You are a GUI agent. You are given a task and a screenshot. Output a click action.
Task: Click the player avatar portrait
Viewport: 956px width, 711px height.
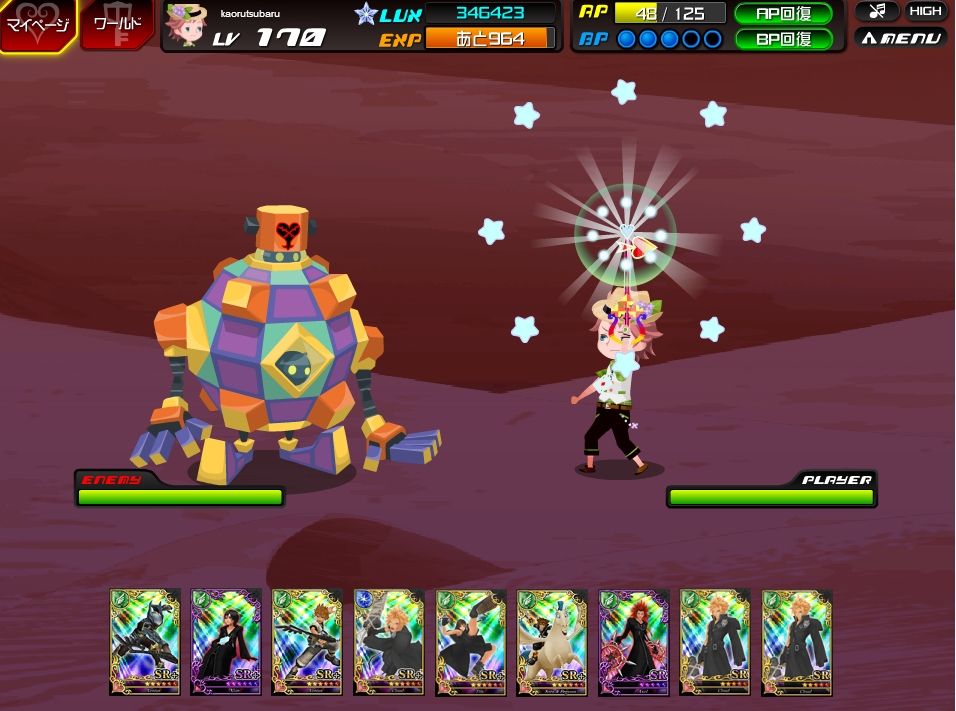click(x=185, y=25)
